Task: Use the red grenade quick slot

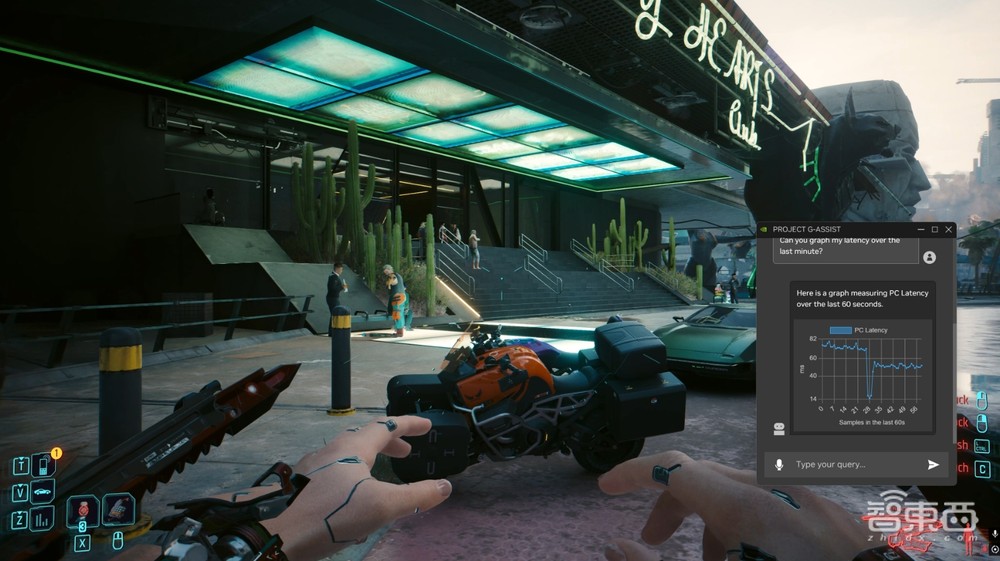Action: pos(83,511)
